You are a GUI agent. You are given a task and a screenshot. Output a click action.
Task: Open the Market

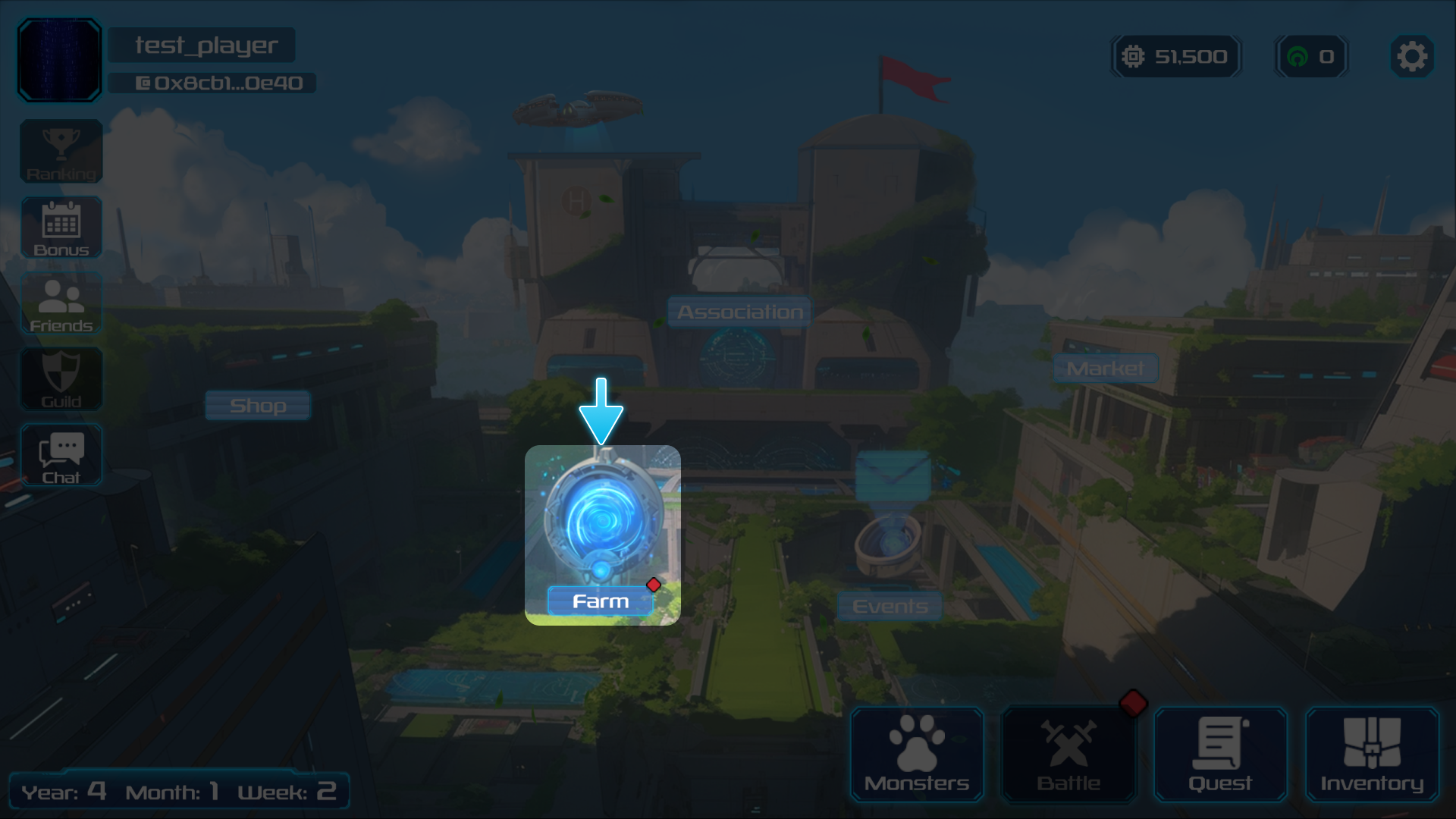1105,369
